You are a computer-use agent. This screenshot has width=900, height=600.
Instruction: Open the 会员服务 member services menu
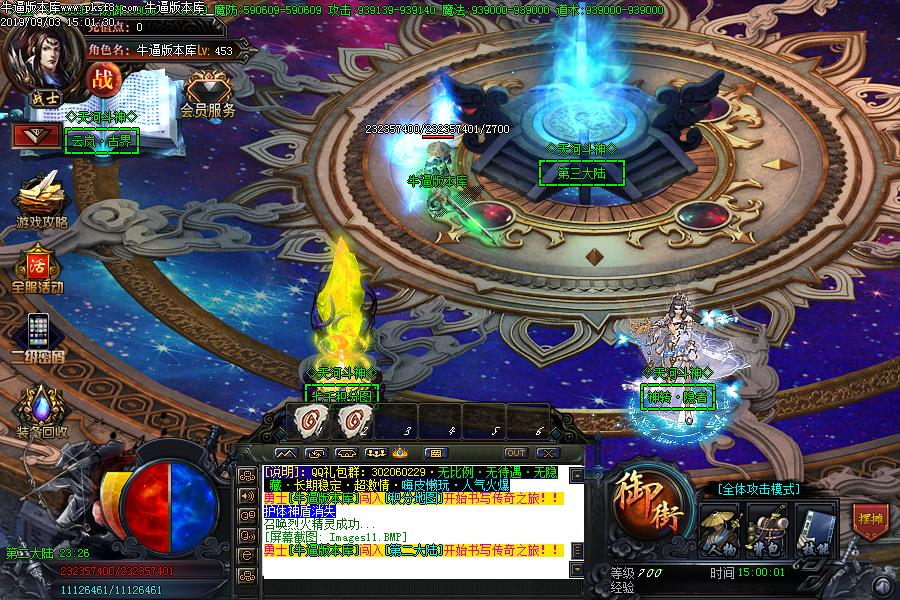pyautogui.click(x=208, y=94)
